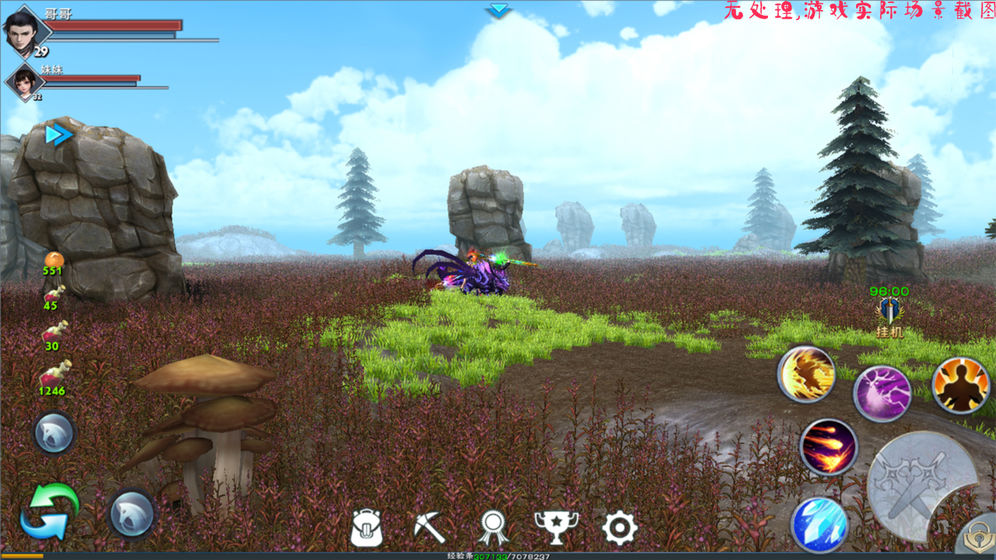996x560 pixels.
Task: Expand the blue double-arrow panel
Action: 59,134
